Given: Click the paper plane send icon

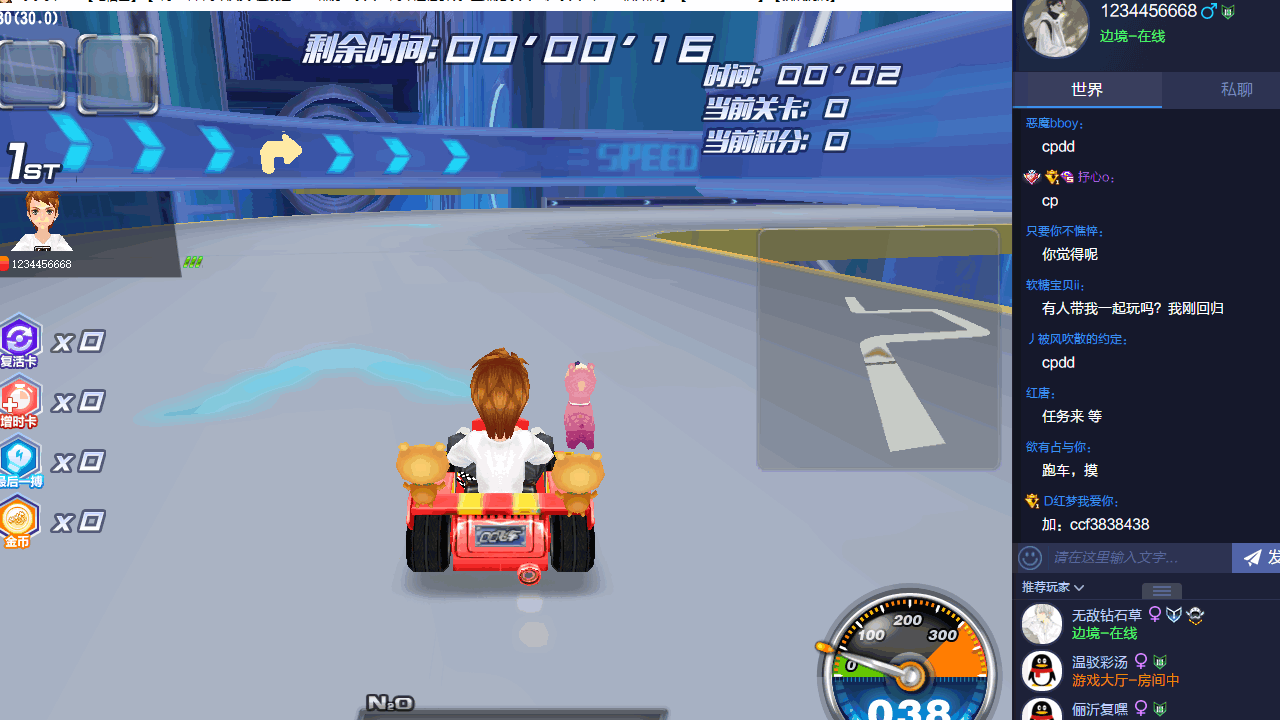Looking at the screenshot, I should click(1252, 557).
